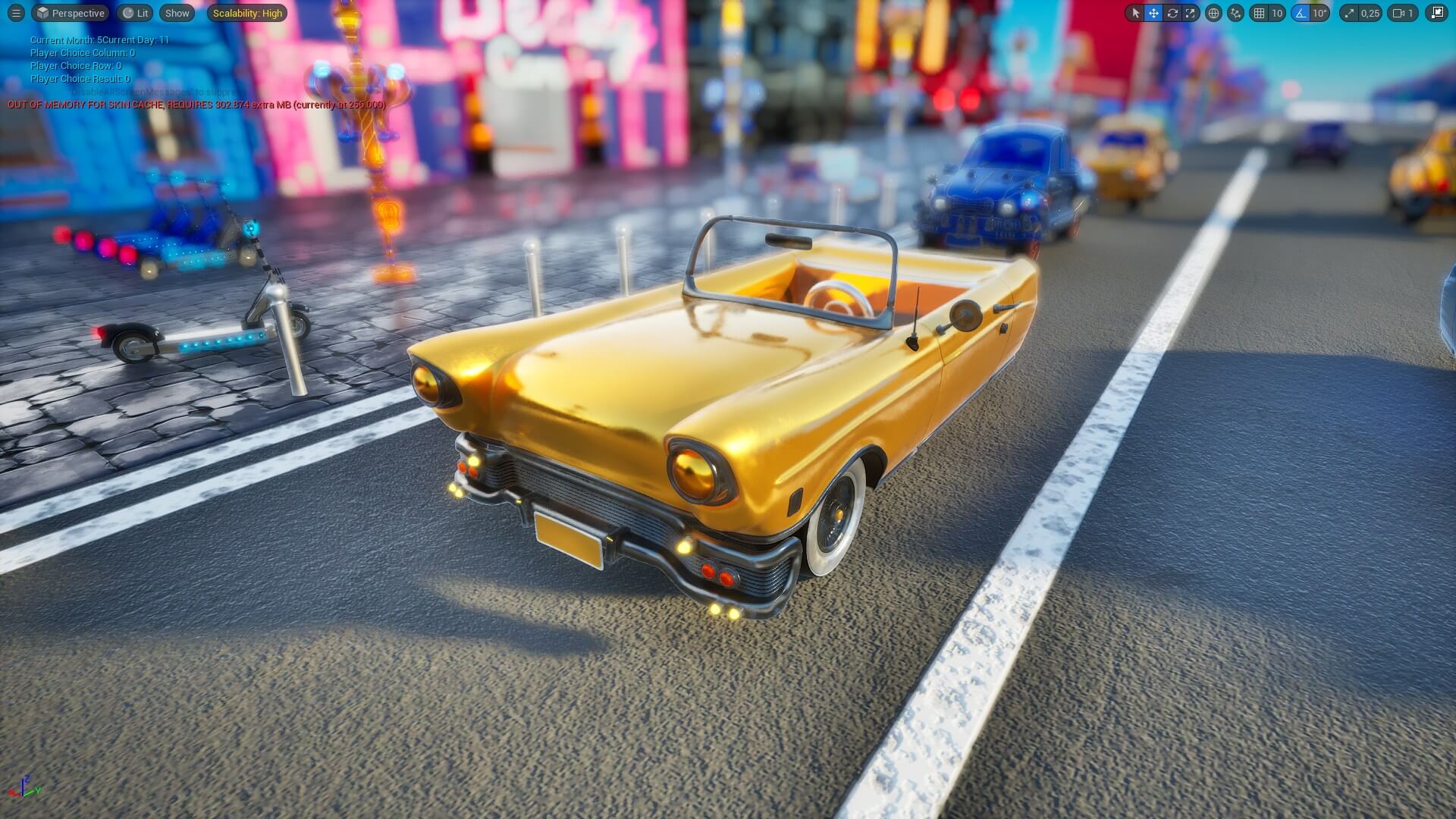Image resolution: width=1456 pixels, height=819 pixels.
Task: Open the Scalability: High settings menu
Action: (x=246, y=13)
